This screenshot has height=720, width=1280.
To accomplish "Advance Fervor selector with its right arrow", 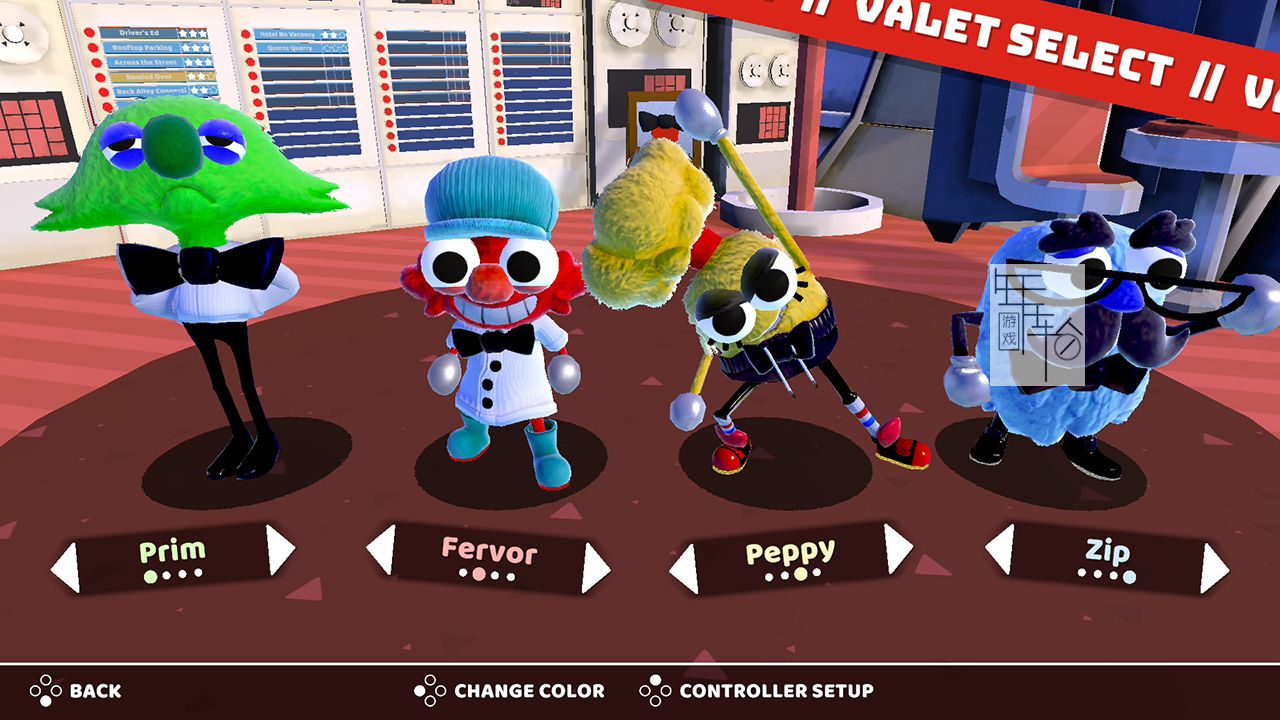I will [x=596, y=568].
